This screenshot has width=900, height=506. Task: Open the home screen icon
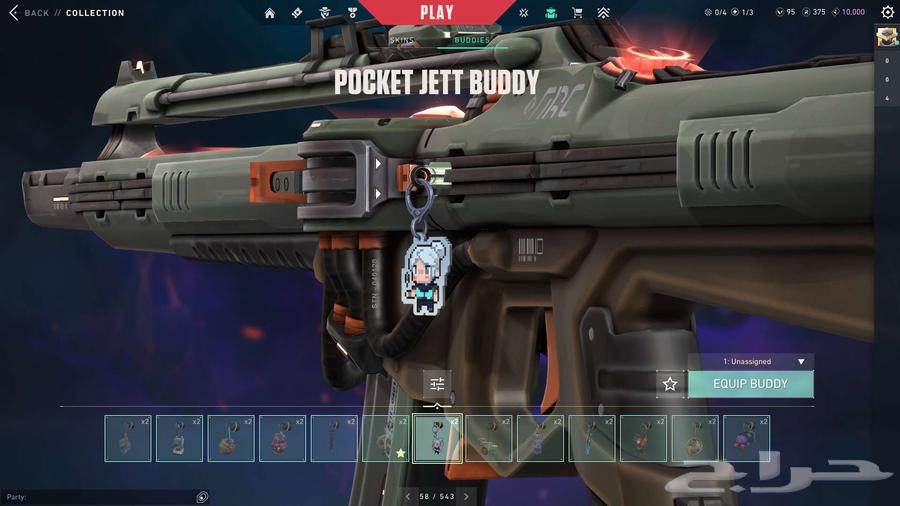pos(270,13)
